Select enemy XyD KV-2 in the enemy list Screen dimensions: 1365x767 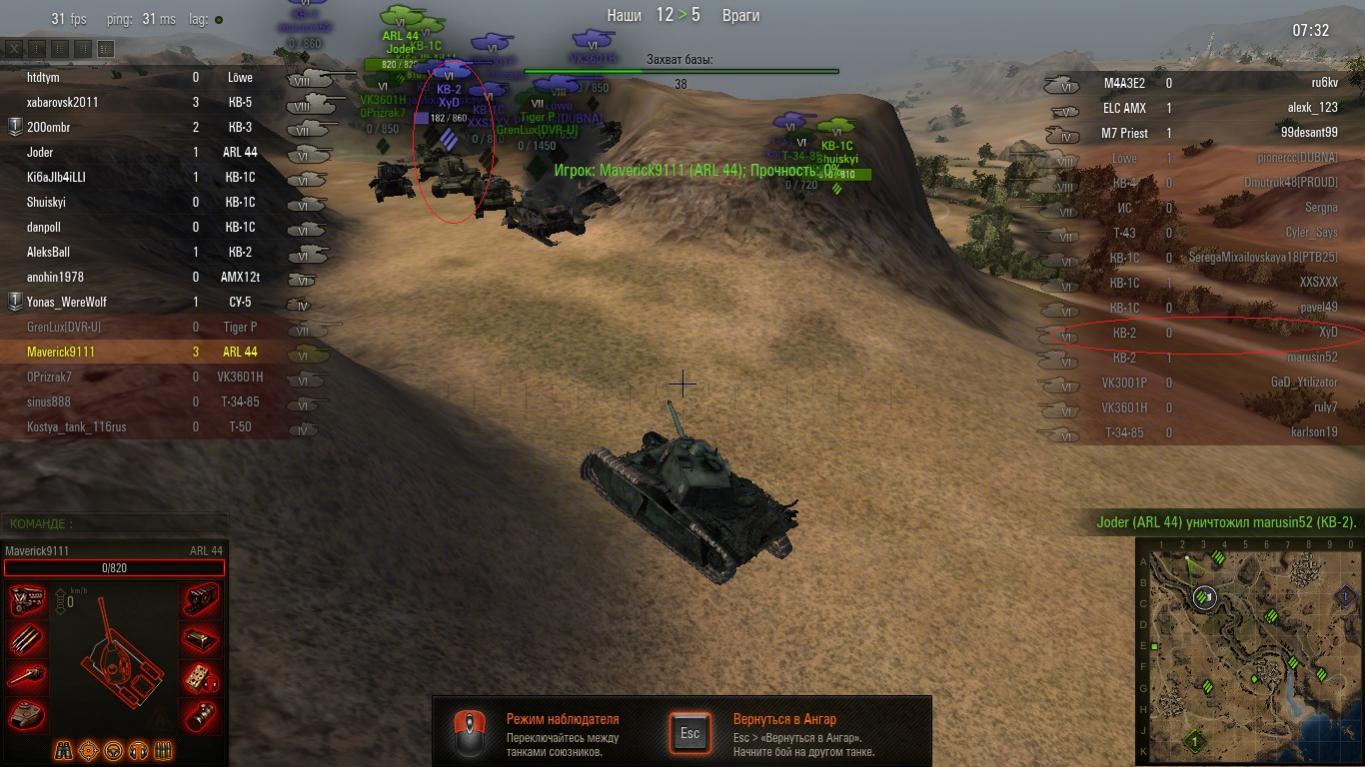pos(1327,332)
